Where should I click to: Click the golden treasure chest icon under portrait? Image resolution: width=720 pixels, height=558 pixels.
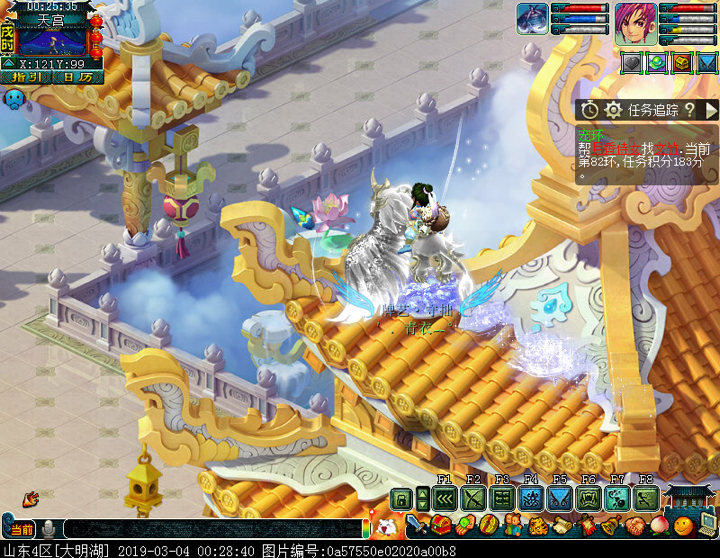pos(681,62)
